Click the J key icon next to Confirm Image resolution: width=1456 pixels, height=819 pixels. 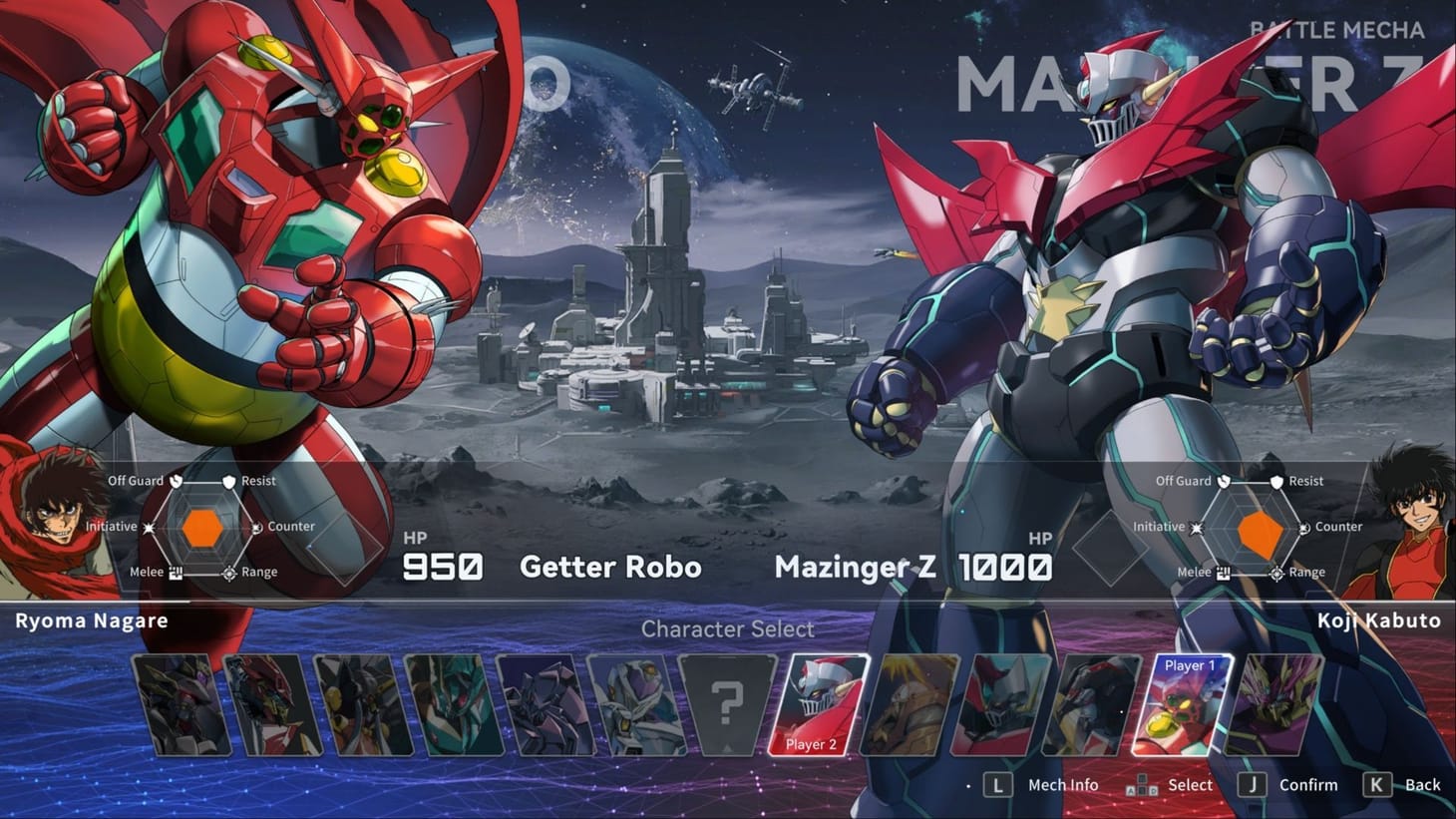[x=1251, y=785]
